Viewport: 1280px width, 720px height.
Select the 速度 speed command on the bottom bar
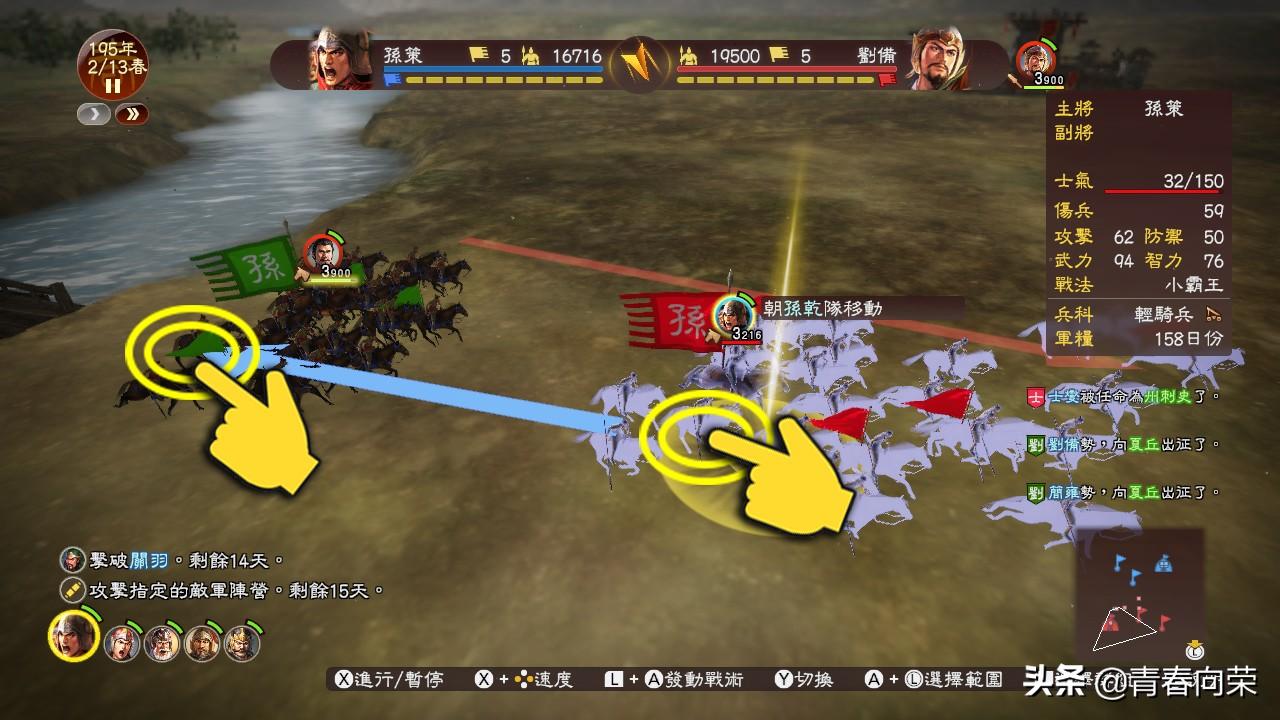(x=553, y=678)
